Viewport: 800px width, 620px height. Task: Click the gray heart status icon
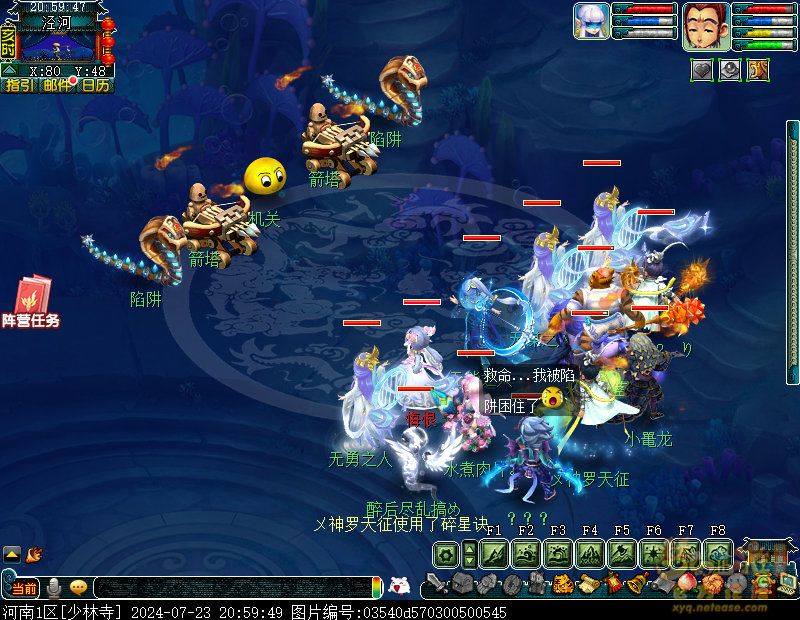point(702,70)
